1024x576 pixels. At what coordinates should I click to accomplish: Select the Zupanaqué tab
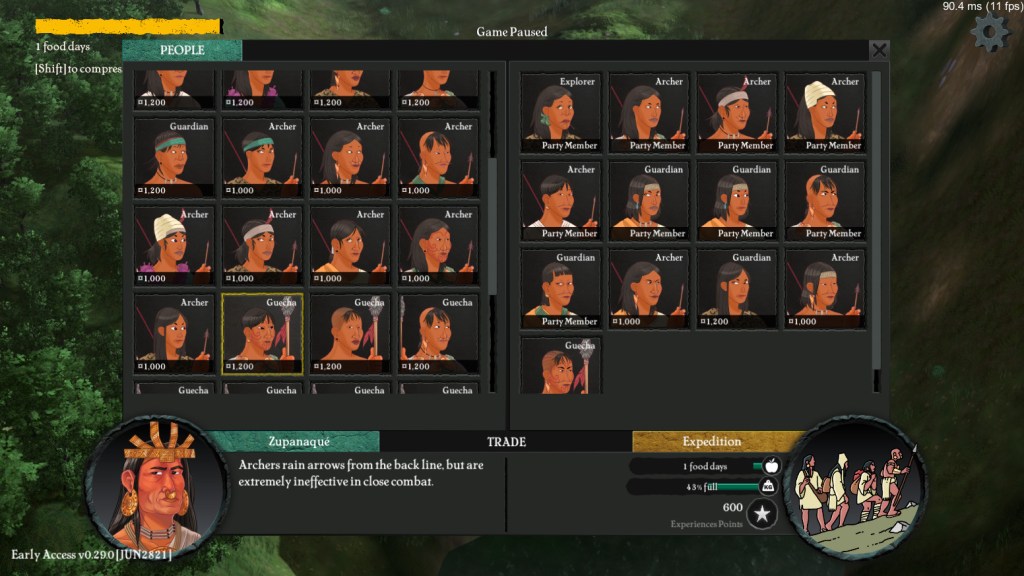click(299, 441)
